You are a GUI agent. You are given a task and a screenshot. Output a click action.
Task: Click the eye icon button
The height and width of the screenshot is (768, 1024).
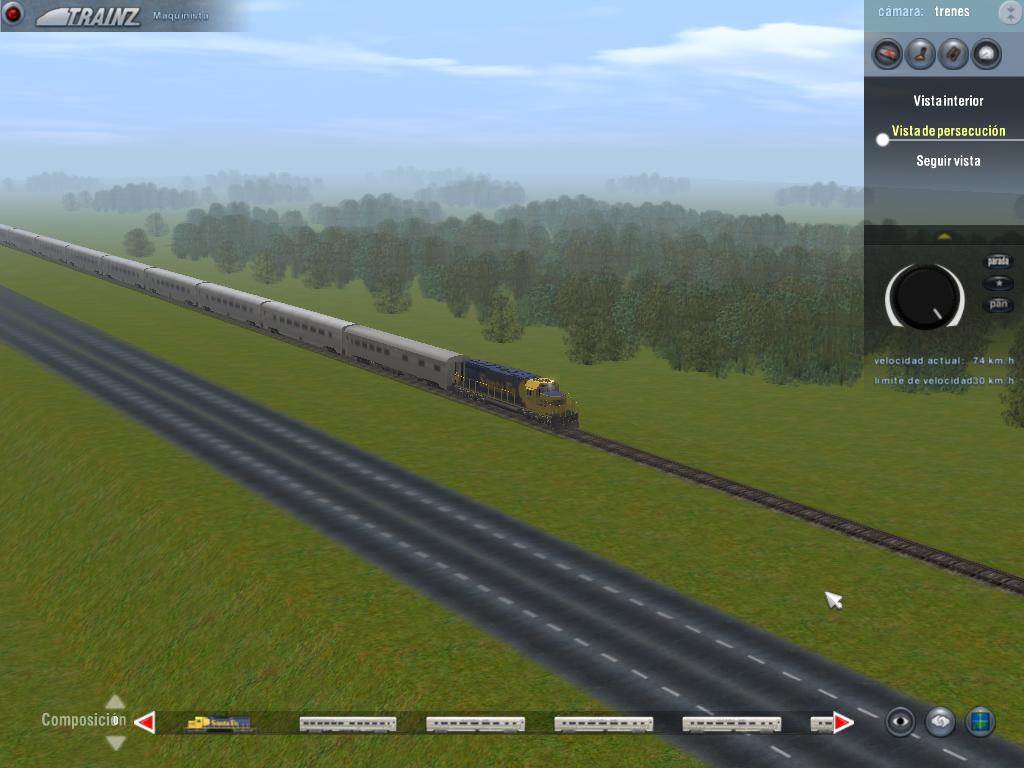click(900, 721)
